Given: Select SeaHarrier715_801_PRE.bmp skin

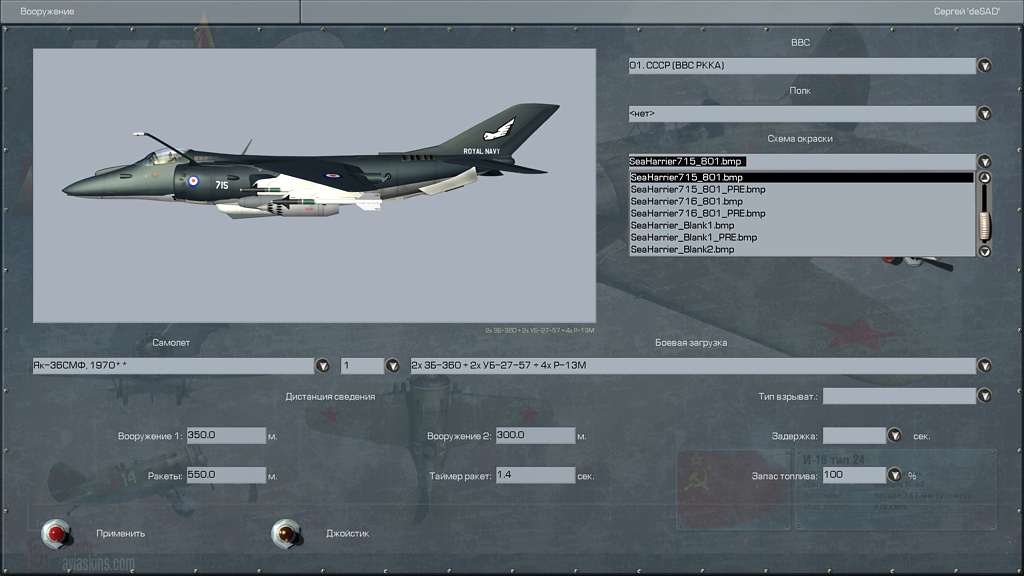Looking at the screenshot, I should (x=698, y=189).
